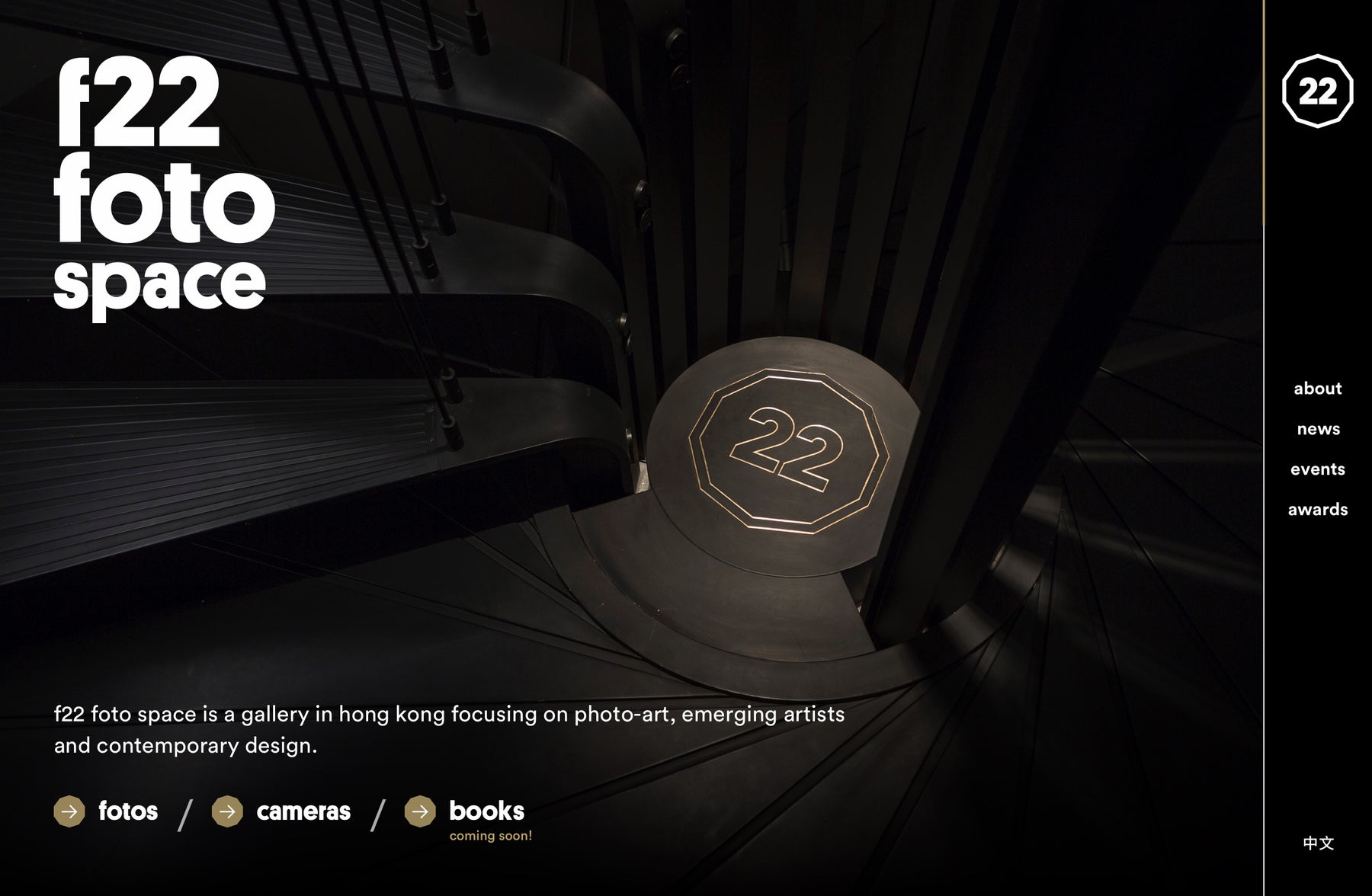Open the fotos section
1372x896 pixels.
point(128,811)
